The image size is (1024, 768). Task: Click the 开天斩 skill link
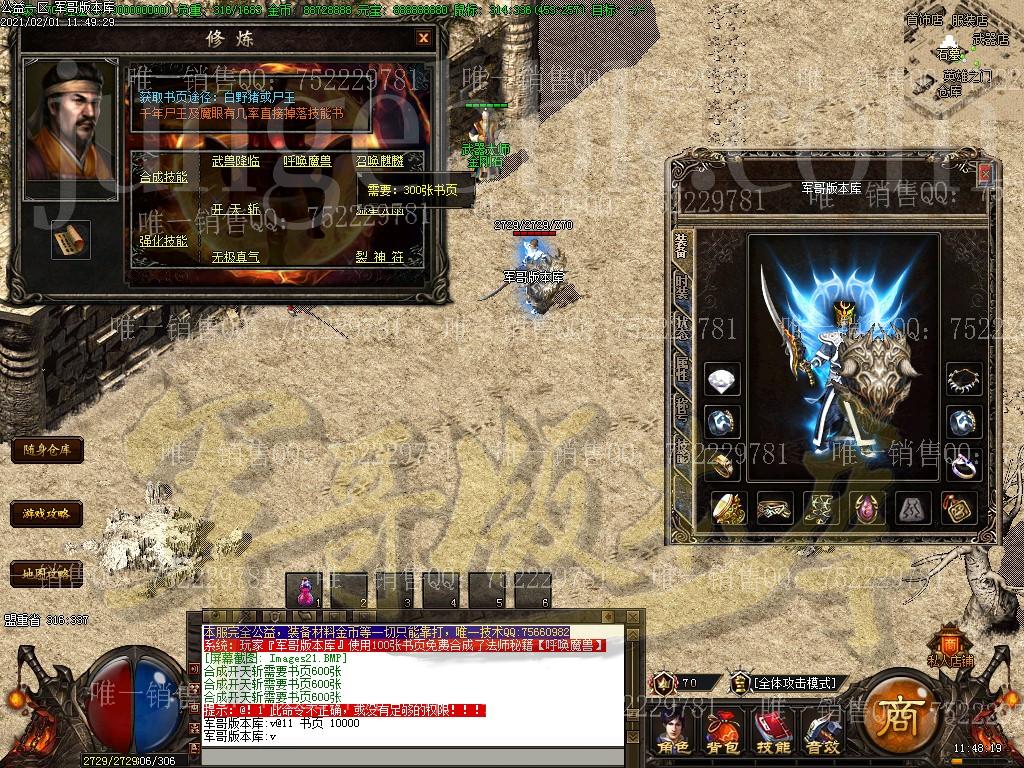[x=236, y=210]
